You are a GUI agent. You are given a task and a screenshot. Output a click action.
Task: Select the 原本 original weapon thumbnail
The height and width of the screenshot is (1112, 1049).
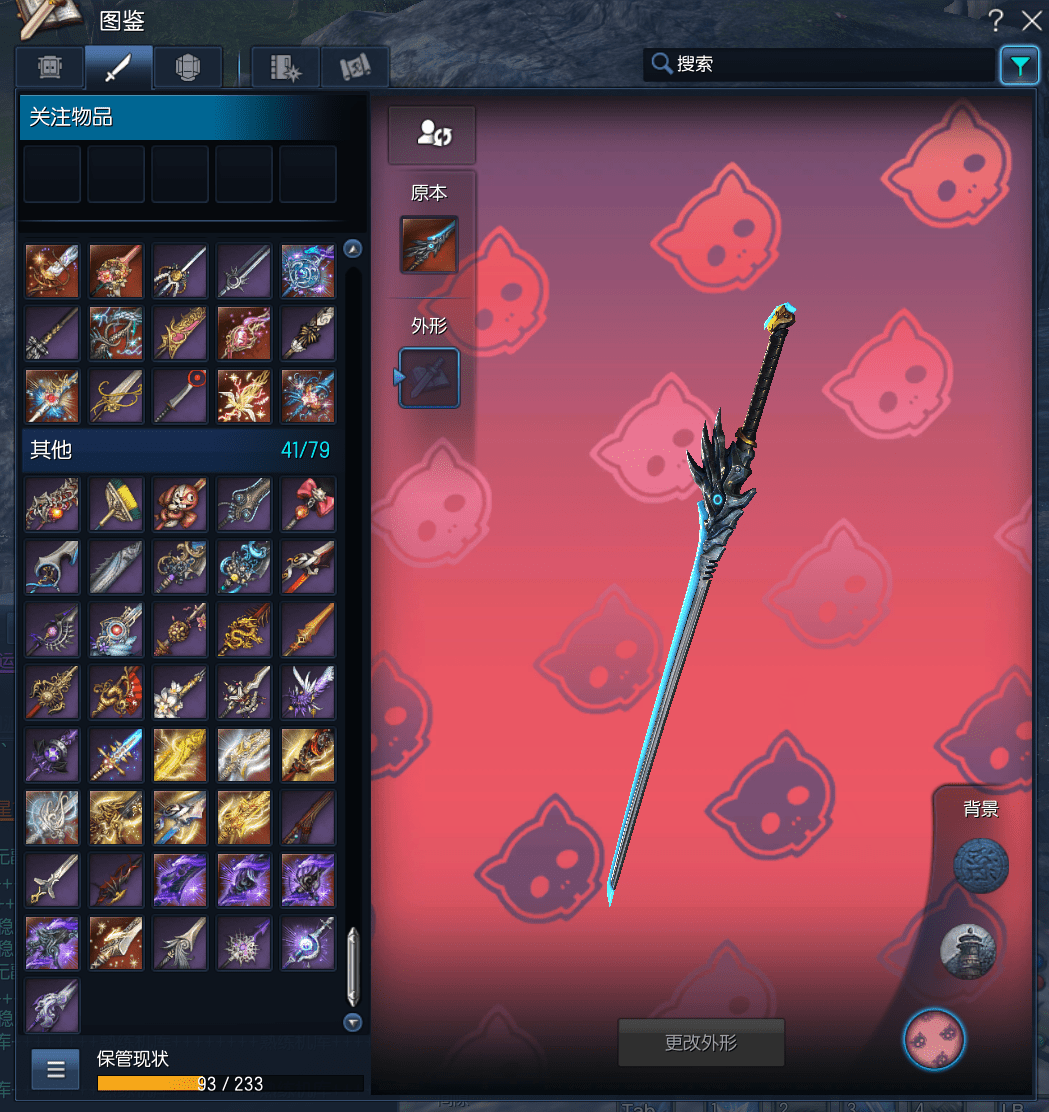(x=429, y=244)
